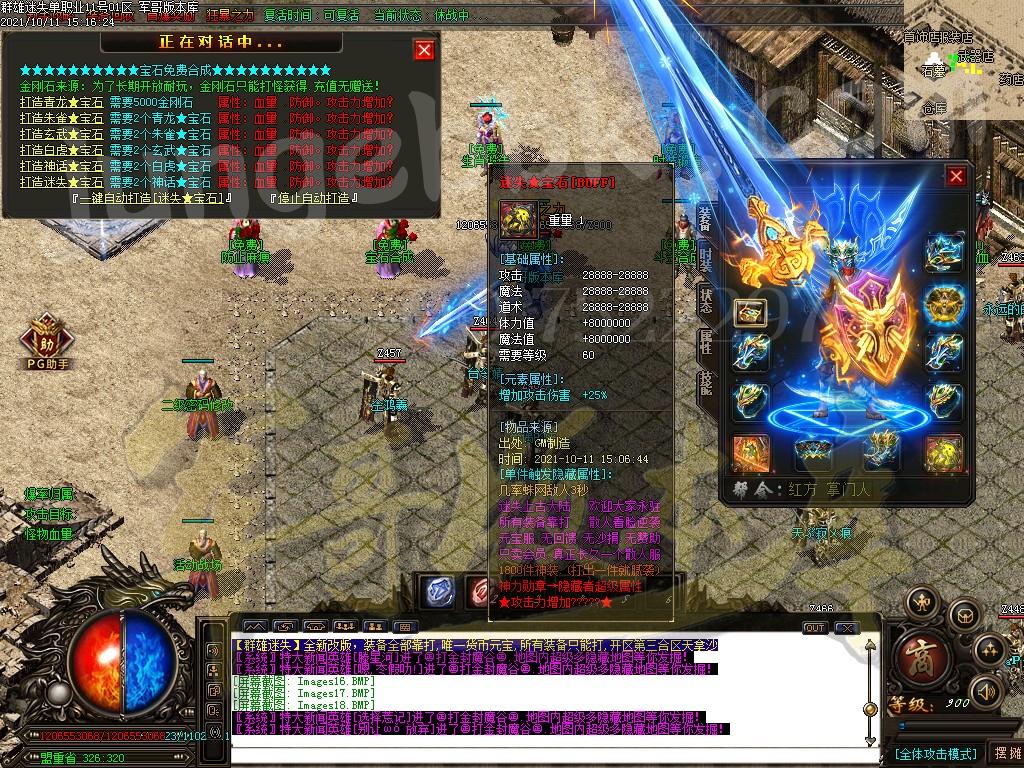
Task: Click the OUT button above chat
Action: click(815, 627)
